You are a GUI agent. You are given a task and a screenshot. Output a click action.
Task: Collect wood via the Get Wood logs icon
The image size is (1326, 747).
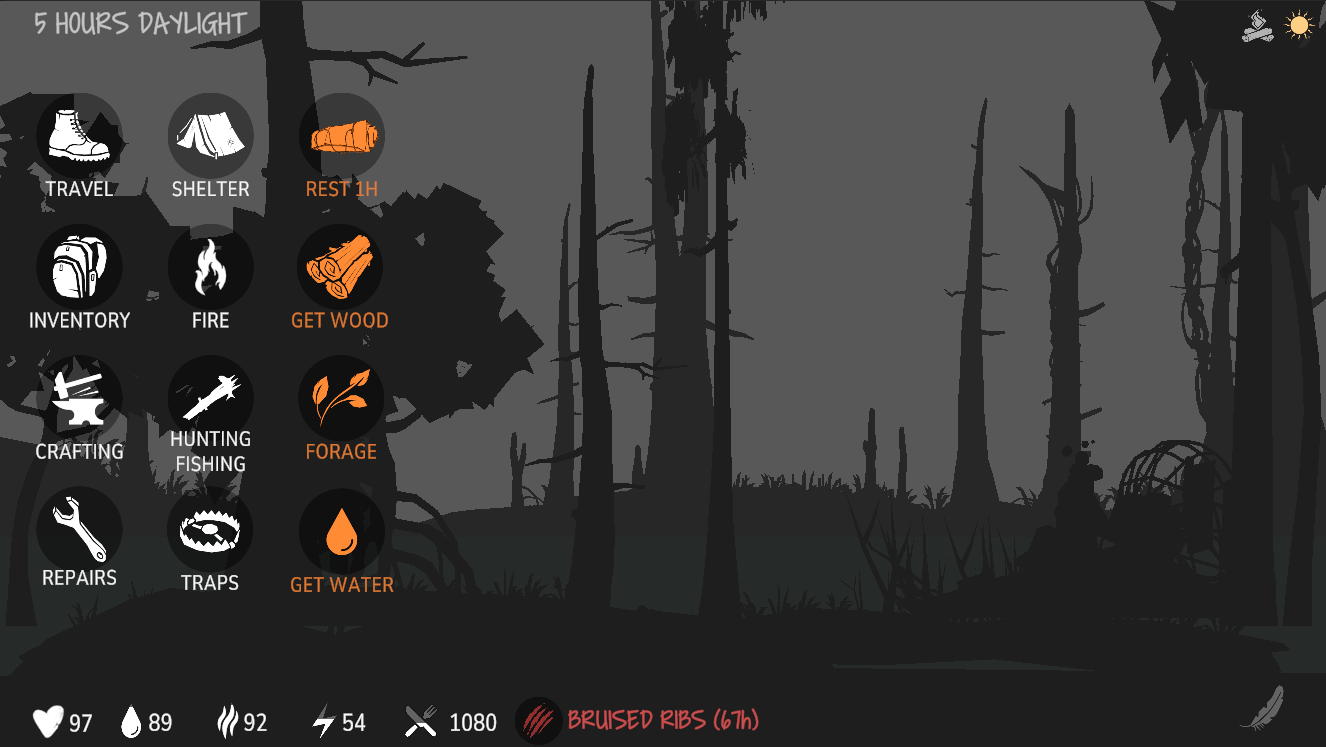coord(341,266)
